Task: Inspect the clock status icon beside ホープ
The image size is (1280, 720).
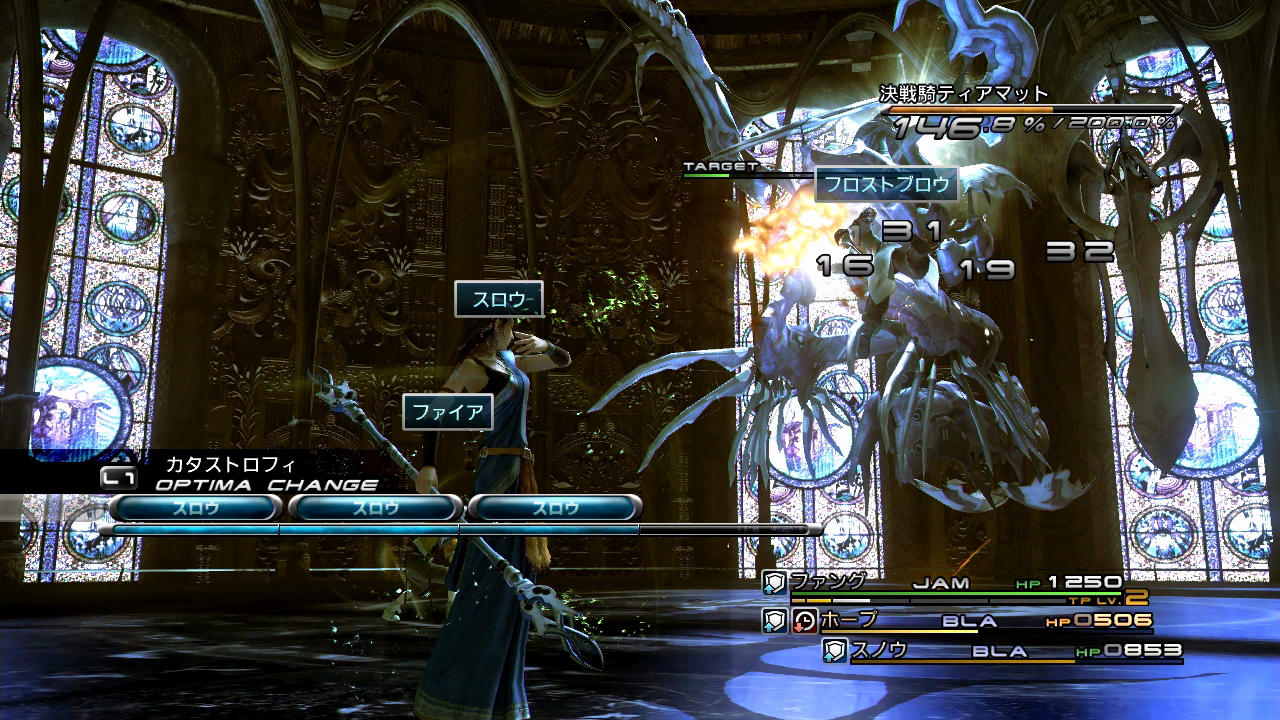Action: [804, 621]
